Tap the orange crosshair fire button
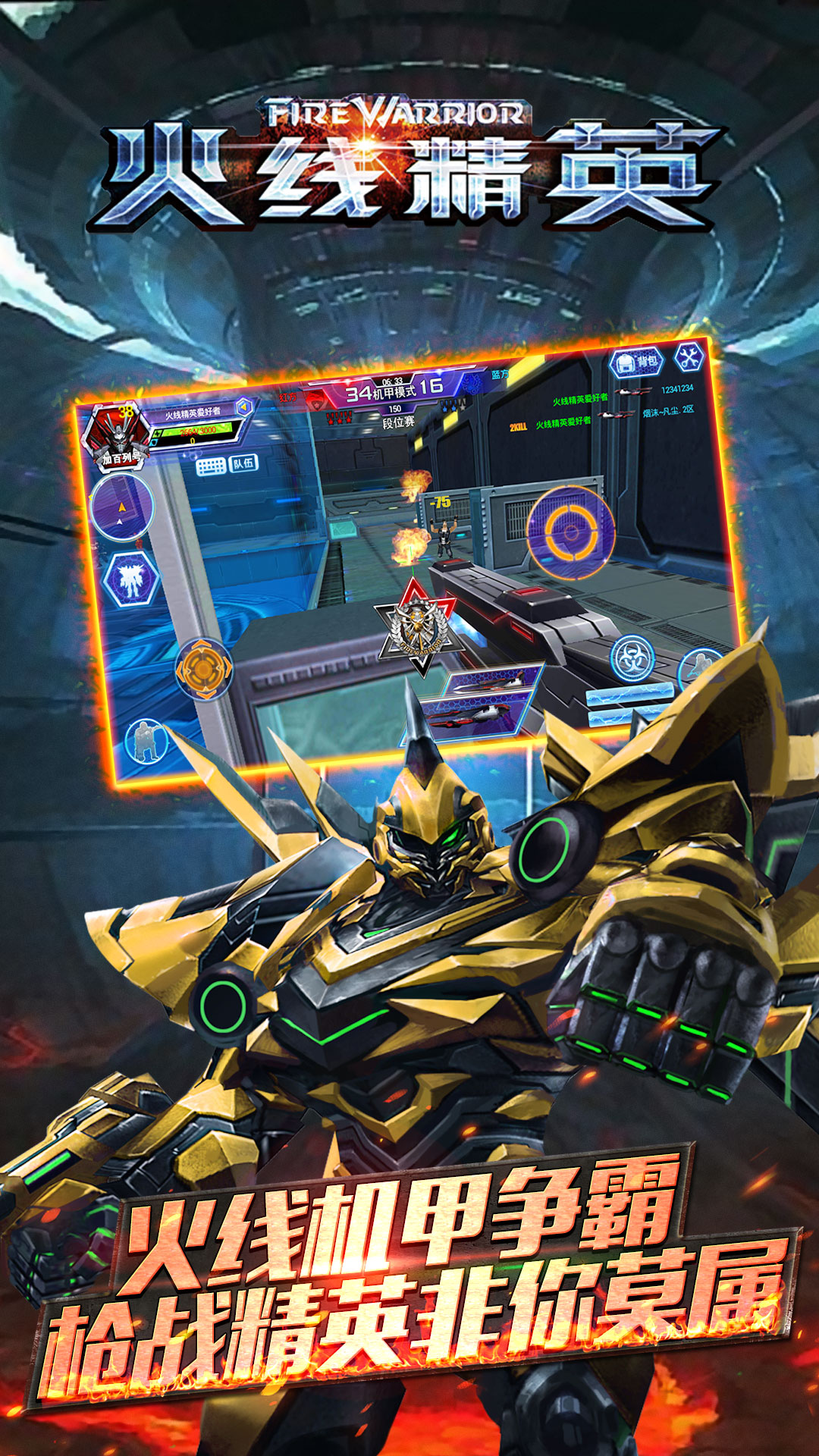This screenshot has height=1456, width=819. coord(571,532)
